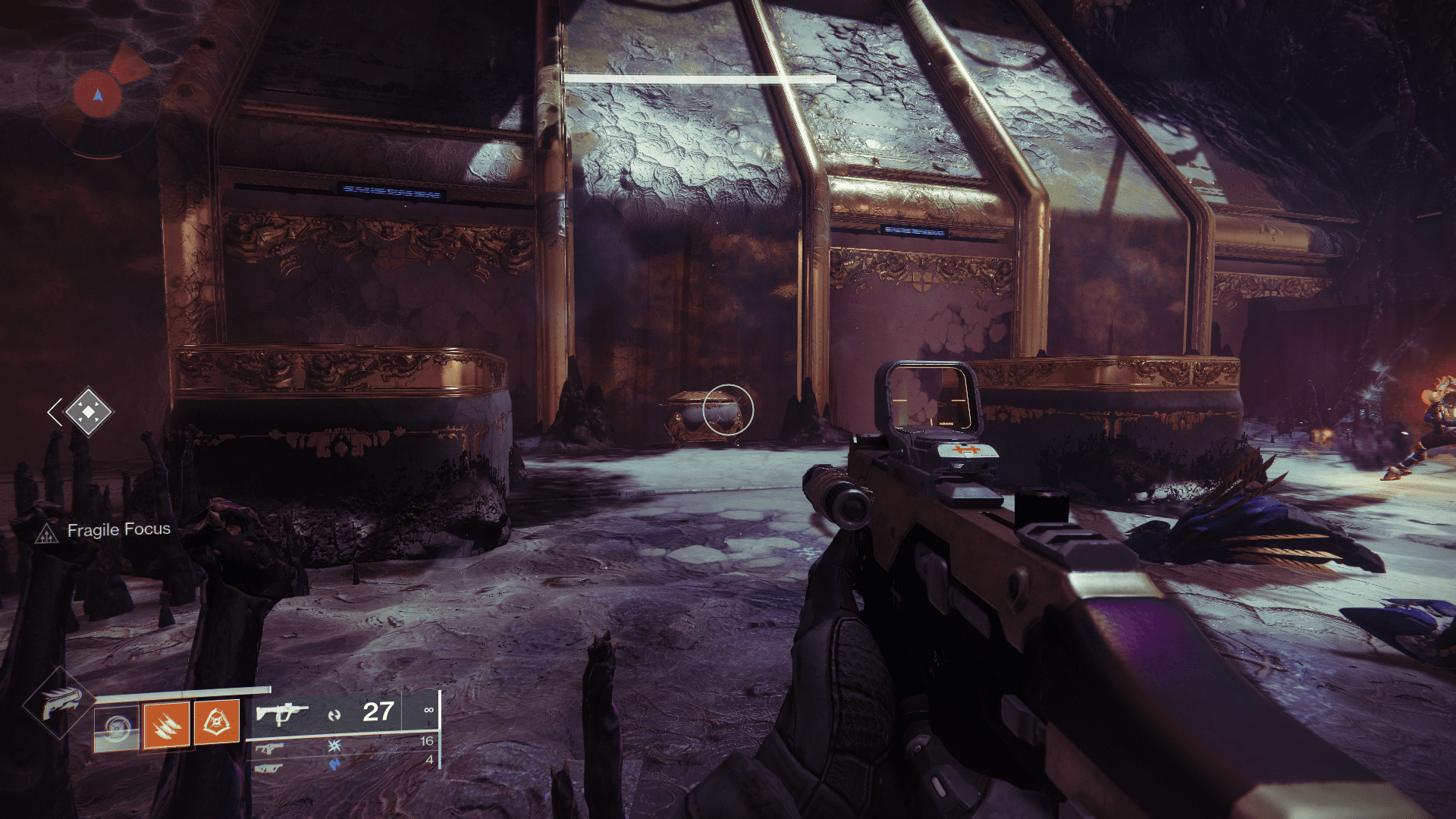Click the special weapon icon above ammo count 16
This screenshot has height=819, width=1456.
[x=271, y=746]
